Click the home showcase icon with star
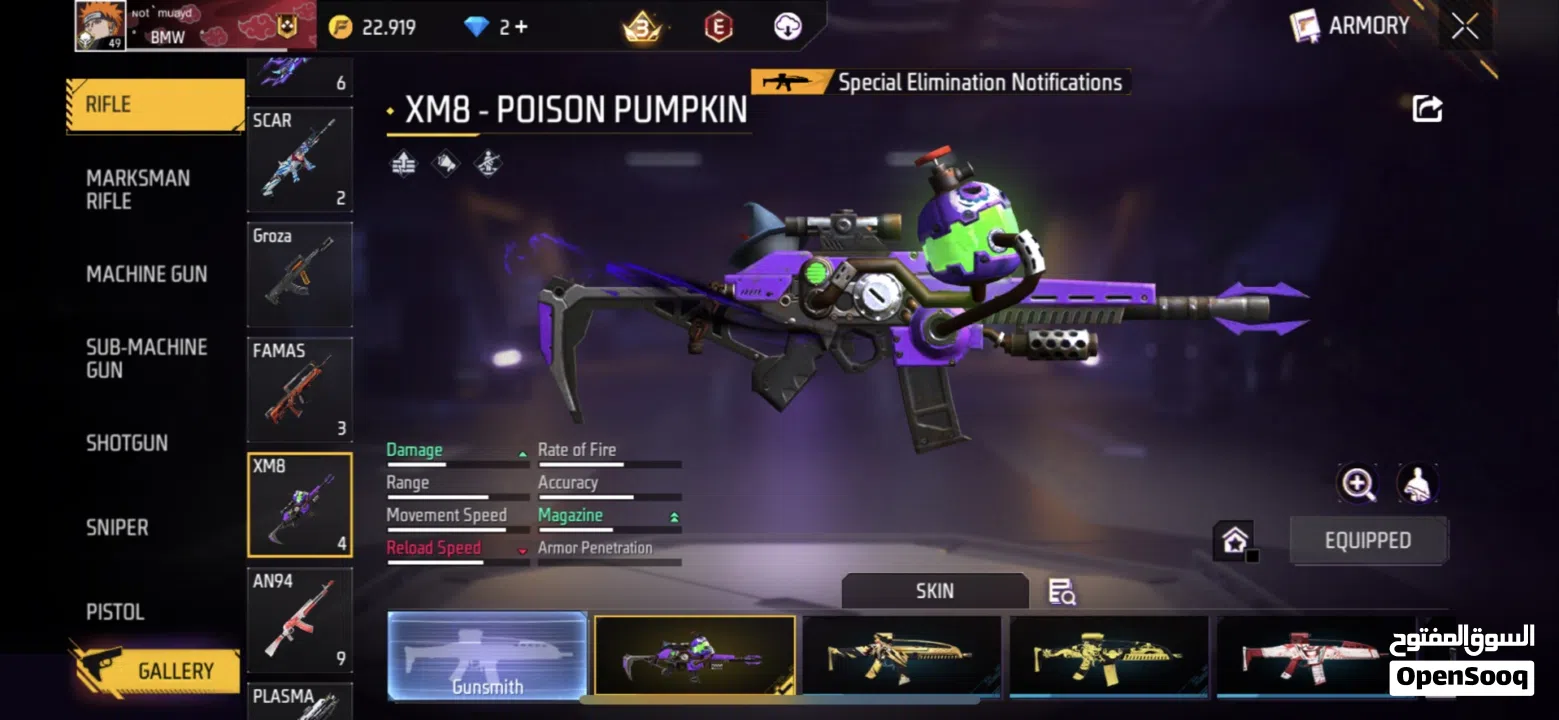Image resolution: width=1559 pixels, height=720 pixels. point(1235,538)
